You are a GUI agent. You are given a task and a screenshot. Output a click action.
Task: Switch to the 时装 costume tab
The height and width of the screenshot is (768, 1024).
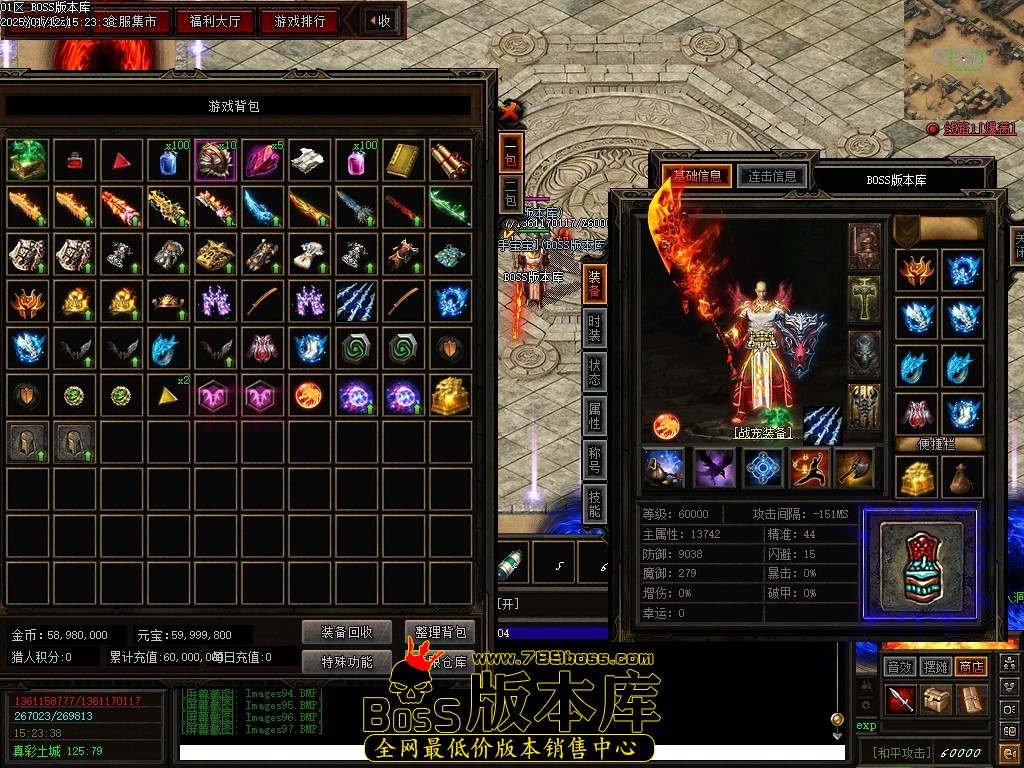(595, 327)
